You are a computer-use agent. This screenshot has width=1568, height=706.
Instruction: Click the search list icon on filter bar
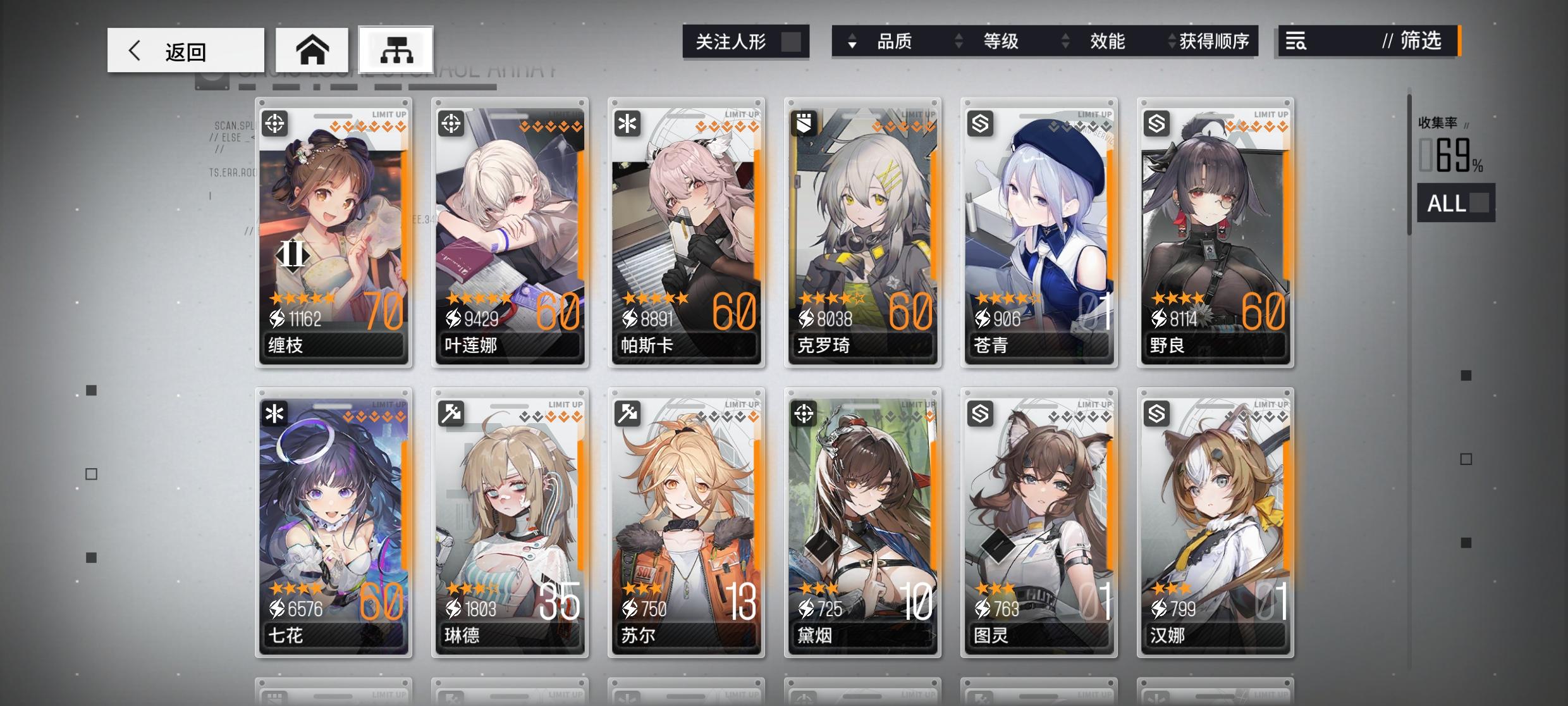(x=1295, y=42)
